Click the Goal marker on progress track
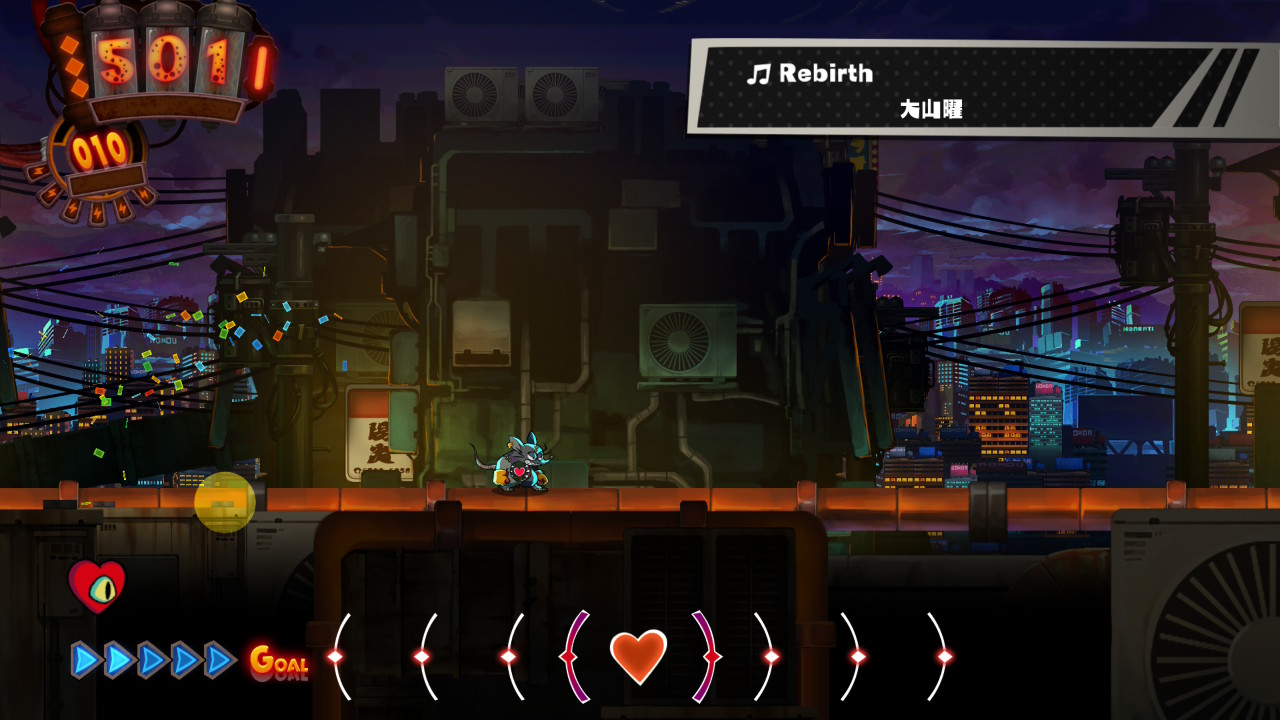This screenshot has width=1280, height=720. [x=278, y=661]
